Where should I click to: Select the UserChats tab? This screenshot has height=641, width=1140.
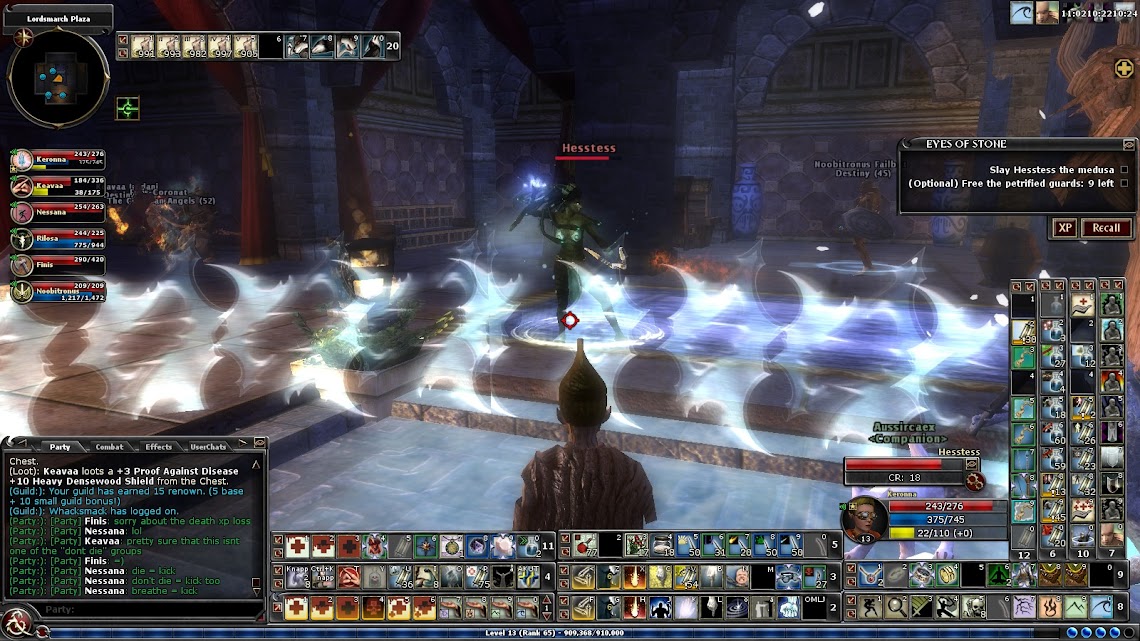coord(208,447)
